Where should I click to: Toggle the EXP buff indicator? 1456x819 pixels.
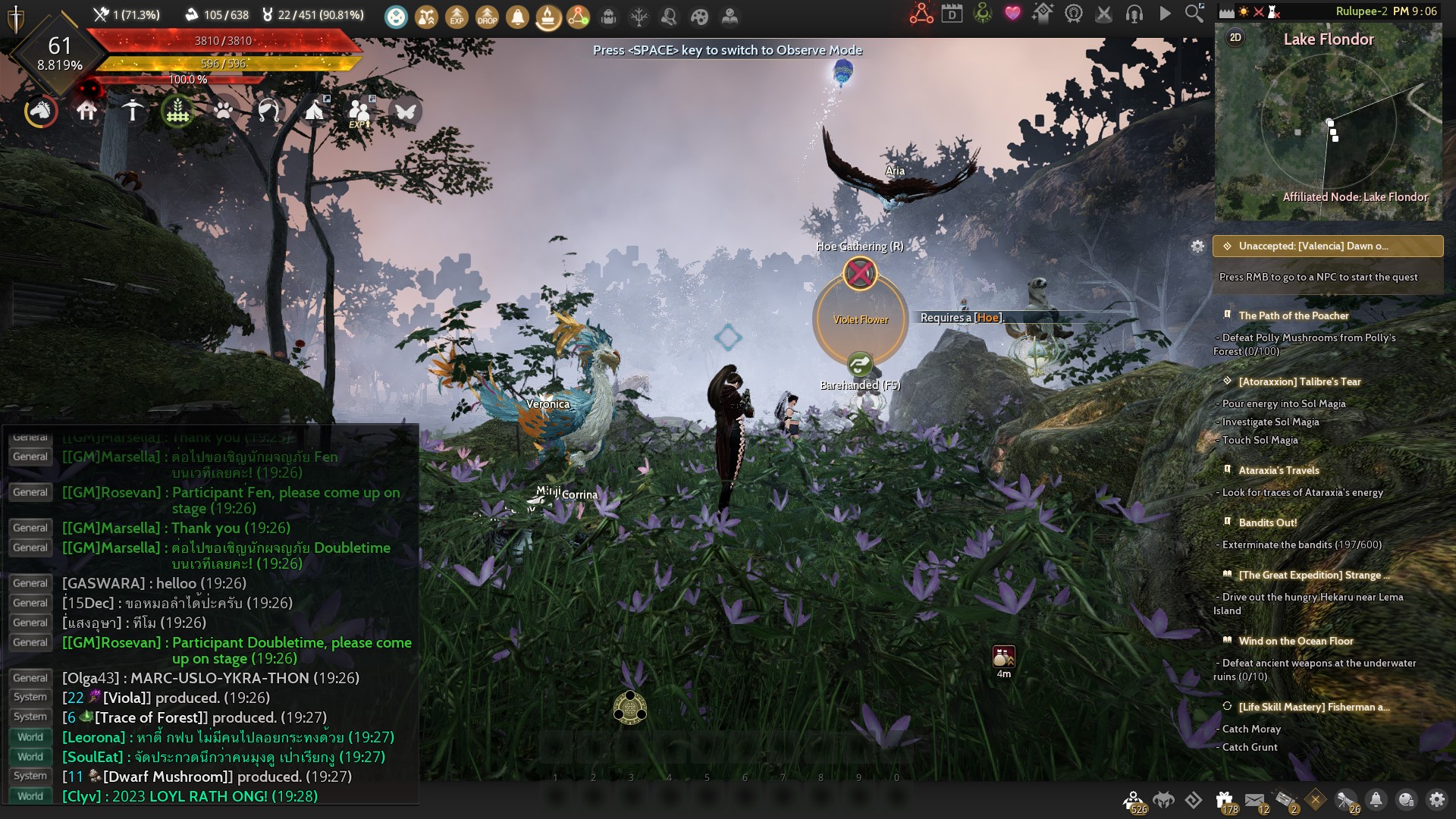tap(455, 15)
